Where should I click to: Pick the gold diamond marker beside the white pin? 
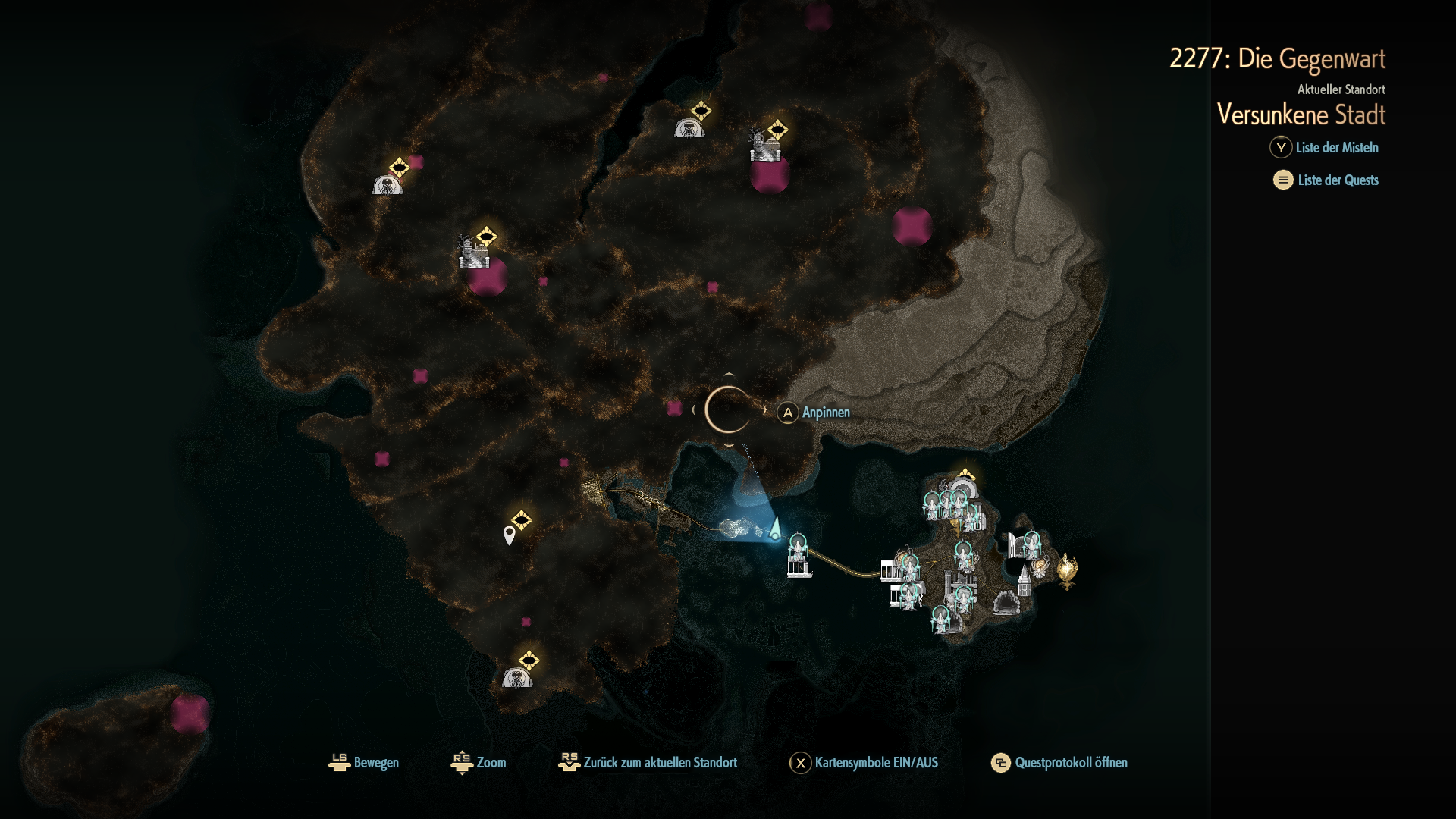pos(522,520)
